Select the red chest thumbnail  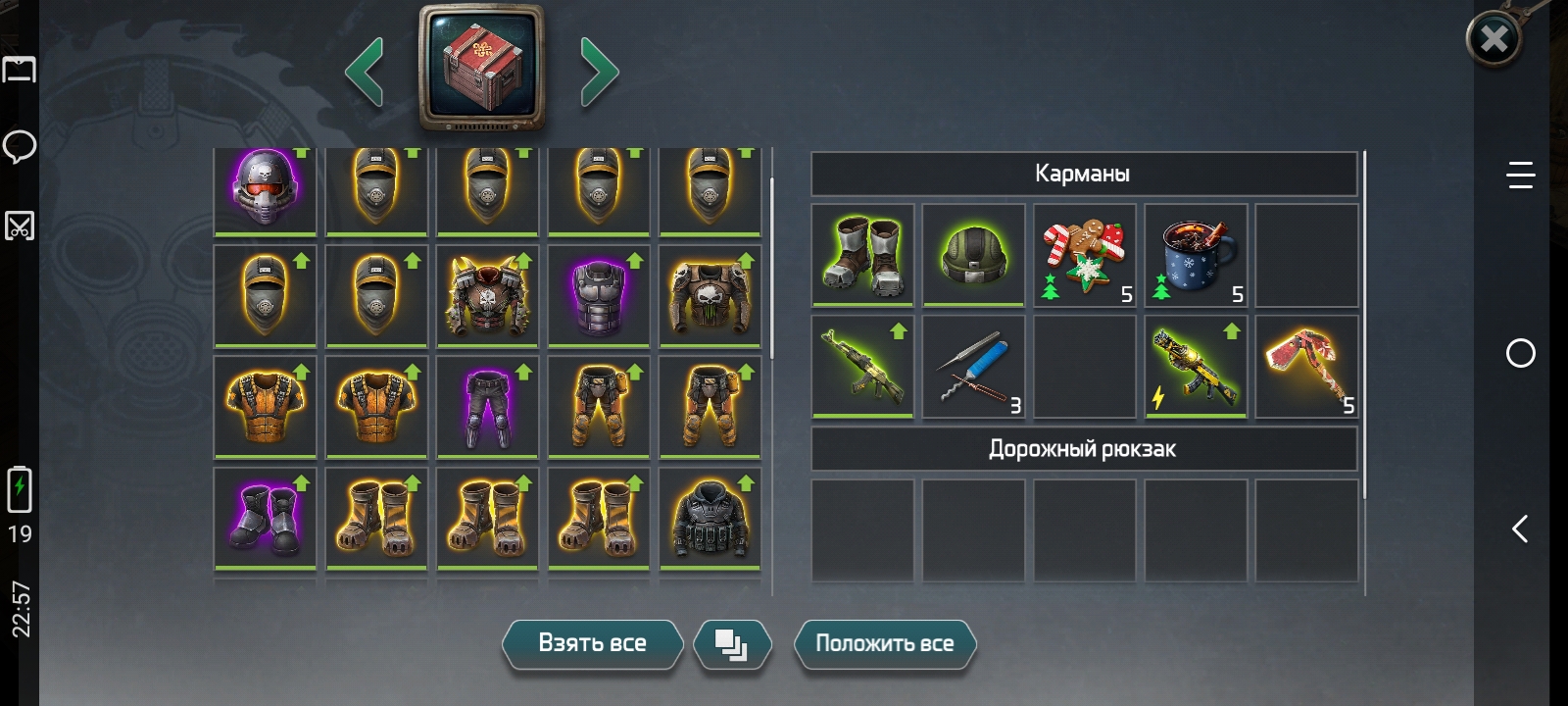coord(481,67)
